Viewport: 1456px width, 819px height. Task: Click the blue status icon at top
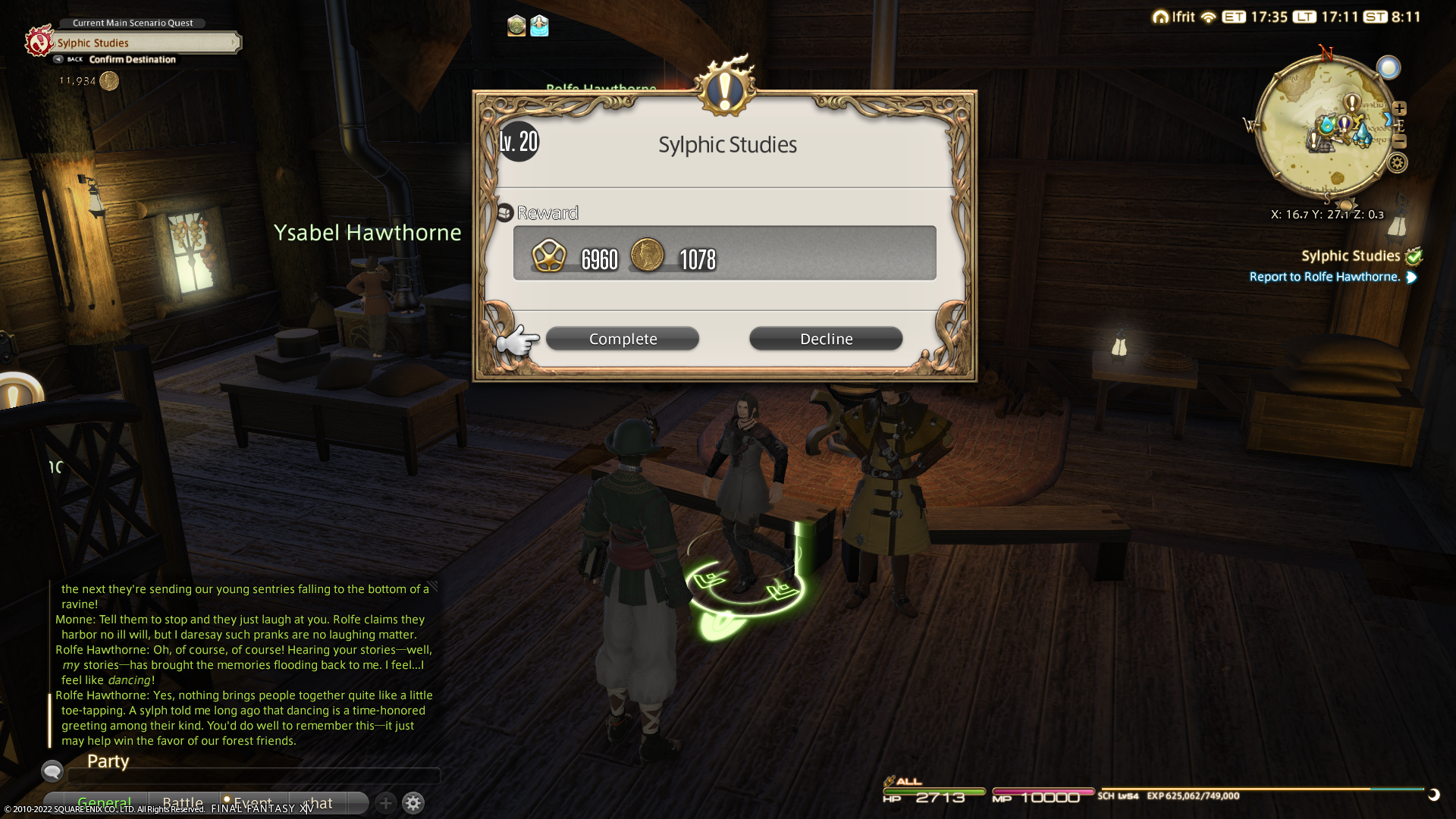click(x=539, y=27)
